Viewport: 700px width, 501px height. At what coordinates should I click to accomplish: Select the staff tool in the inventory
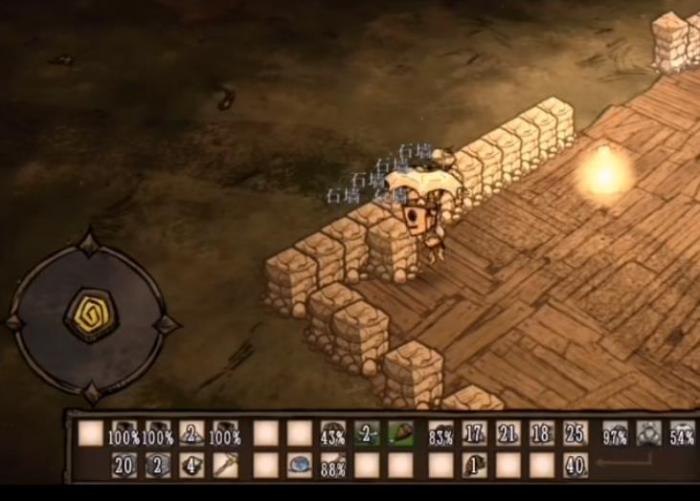pos(225,465)
